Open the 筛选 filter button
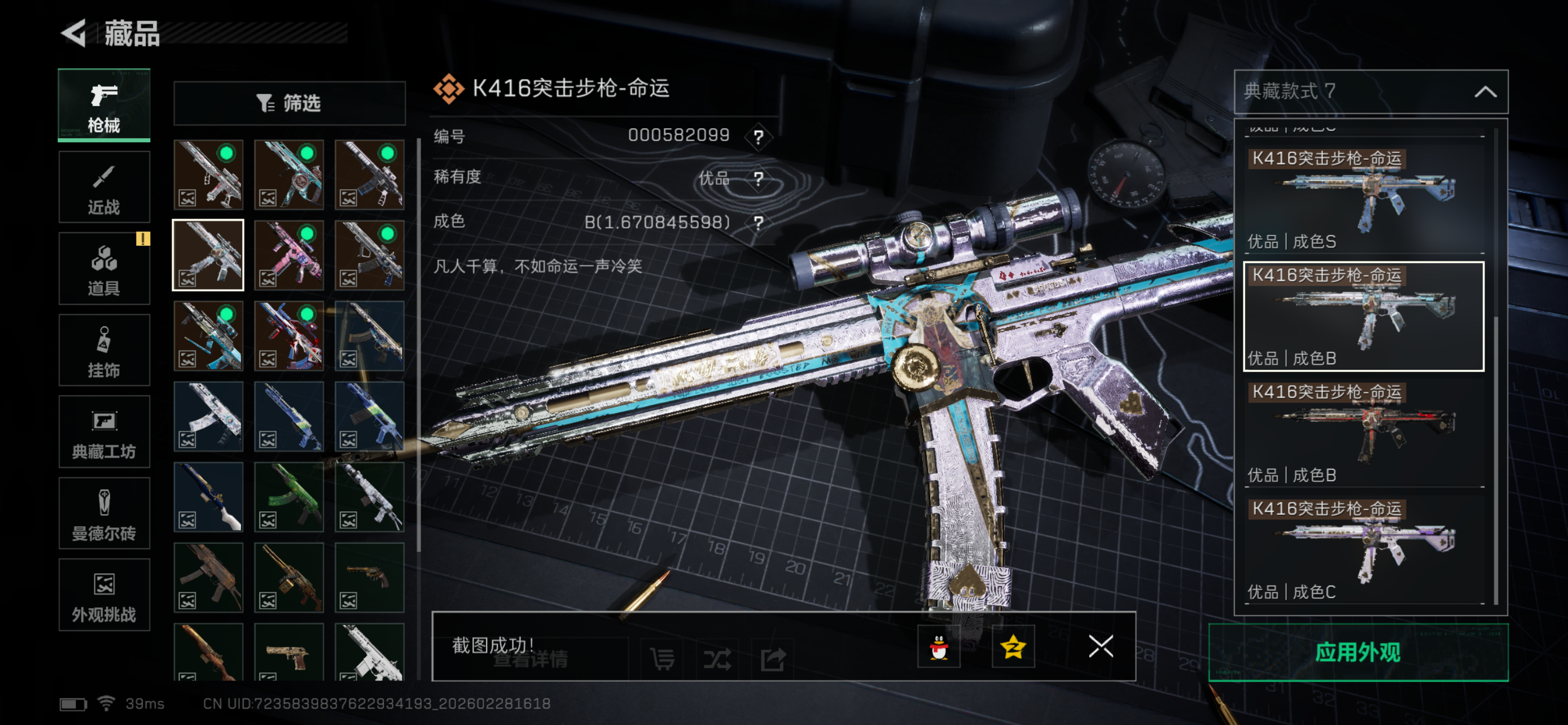 pos(289,103)
